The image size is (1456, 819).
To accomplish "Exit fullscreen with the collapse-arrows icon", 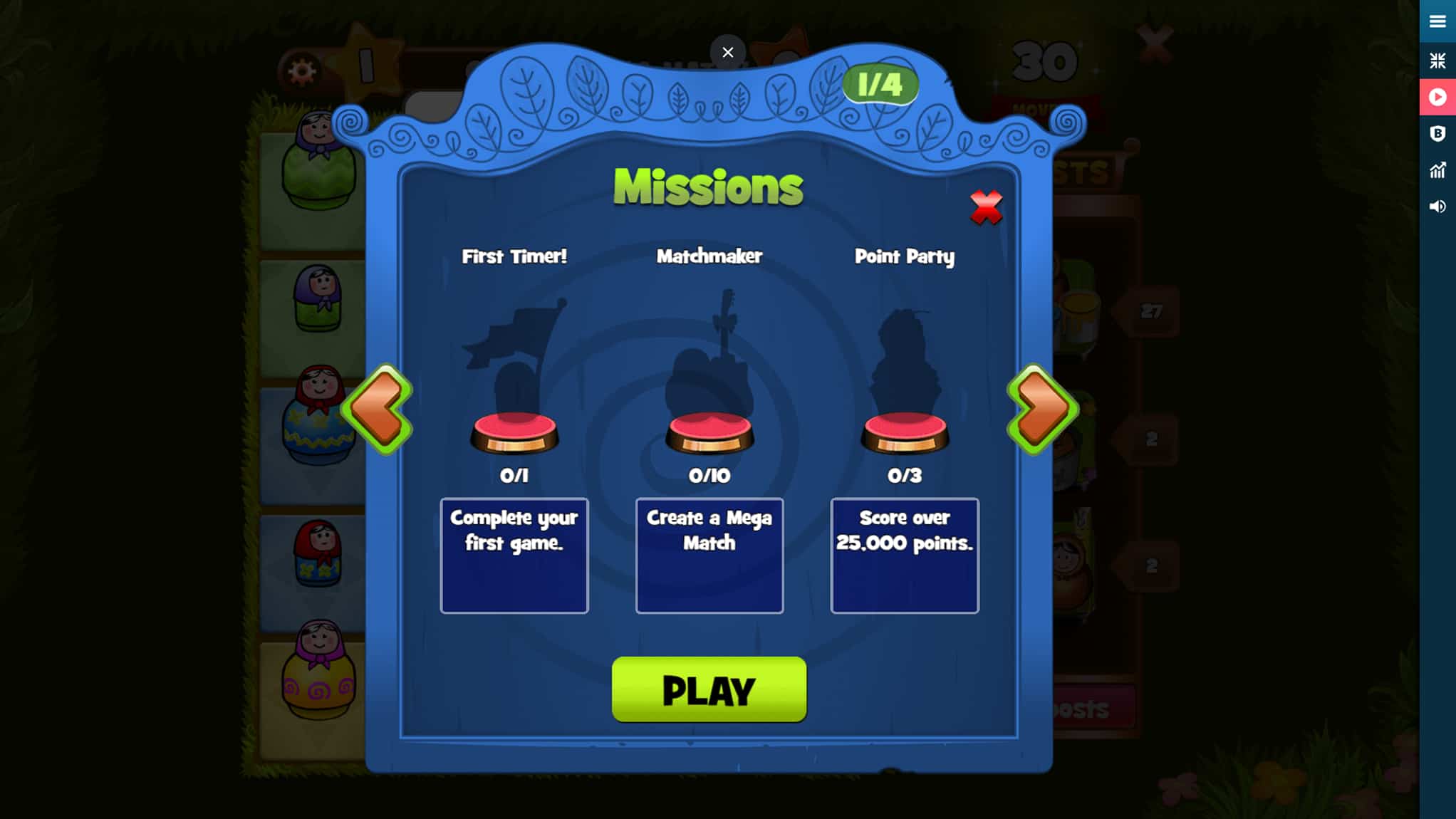I will (x=1438, y=61).
